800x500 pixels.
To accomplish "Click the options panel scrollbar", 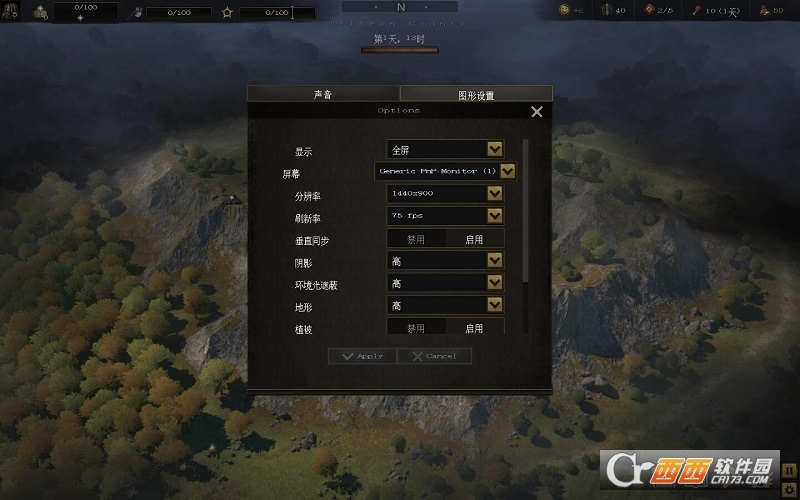I will click(x=525, y=210).
